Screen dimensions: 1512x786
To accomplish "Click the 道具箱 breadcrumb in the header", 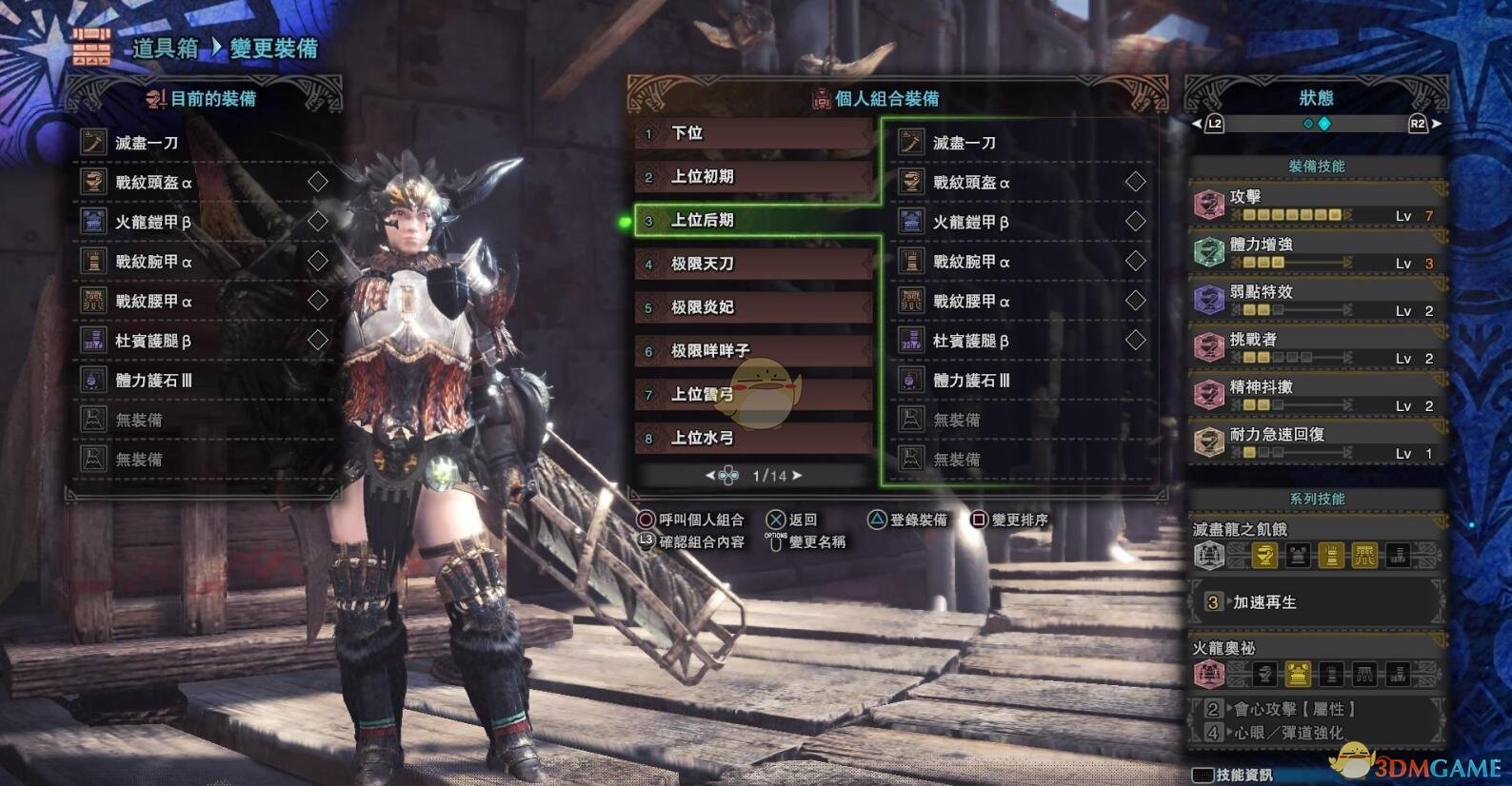I will tap(165, 49).
